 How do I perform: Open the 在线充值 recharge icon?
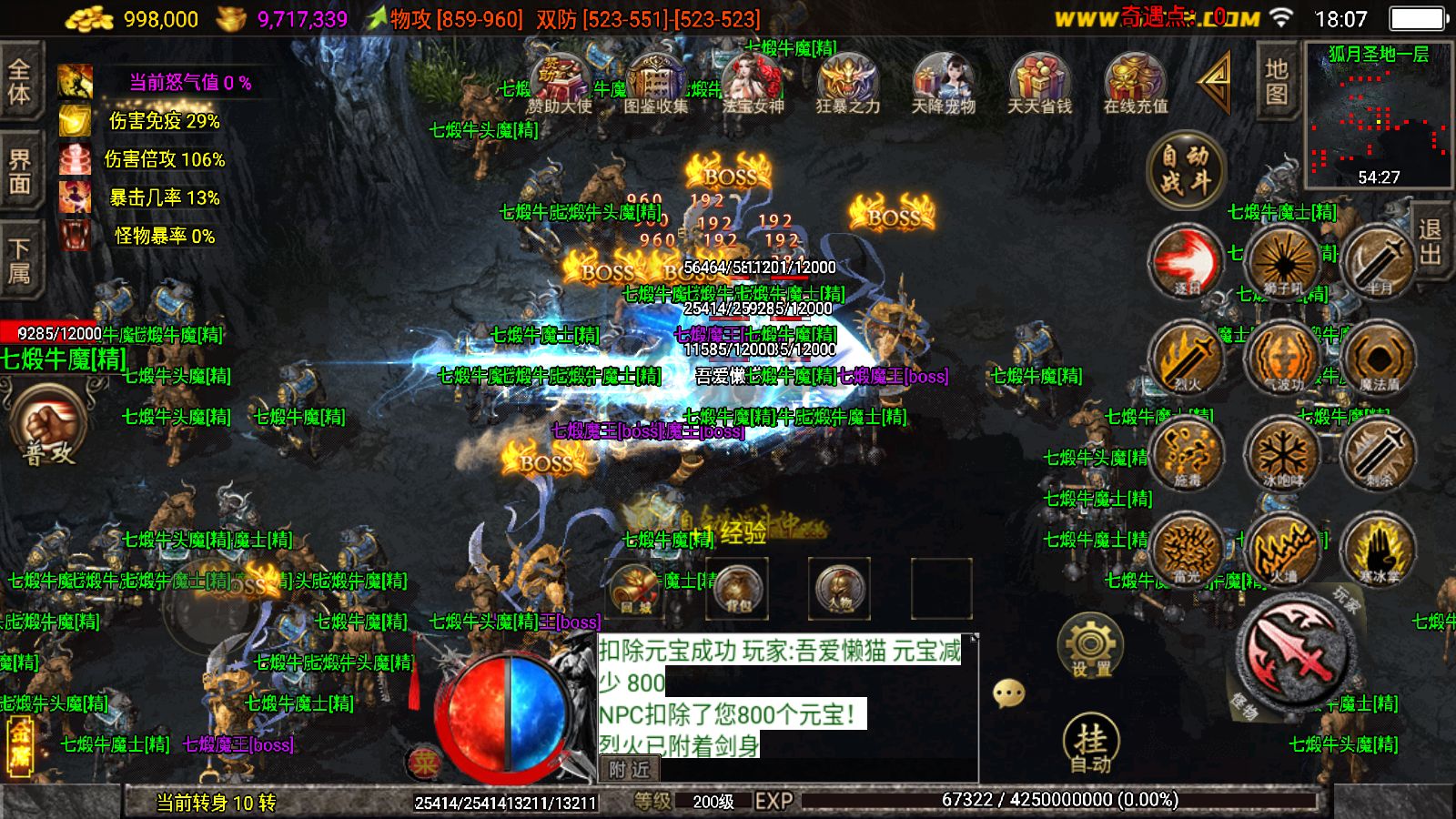click(x=1135, y=84)
